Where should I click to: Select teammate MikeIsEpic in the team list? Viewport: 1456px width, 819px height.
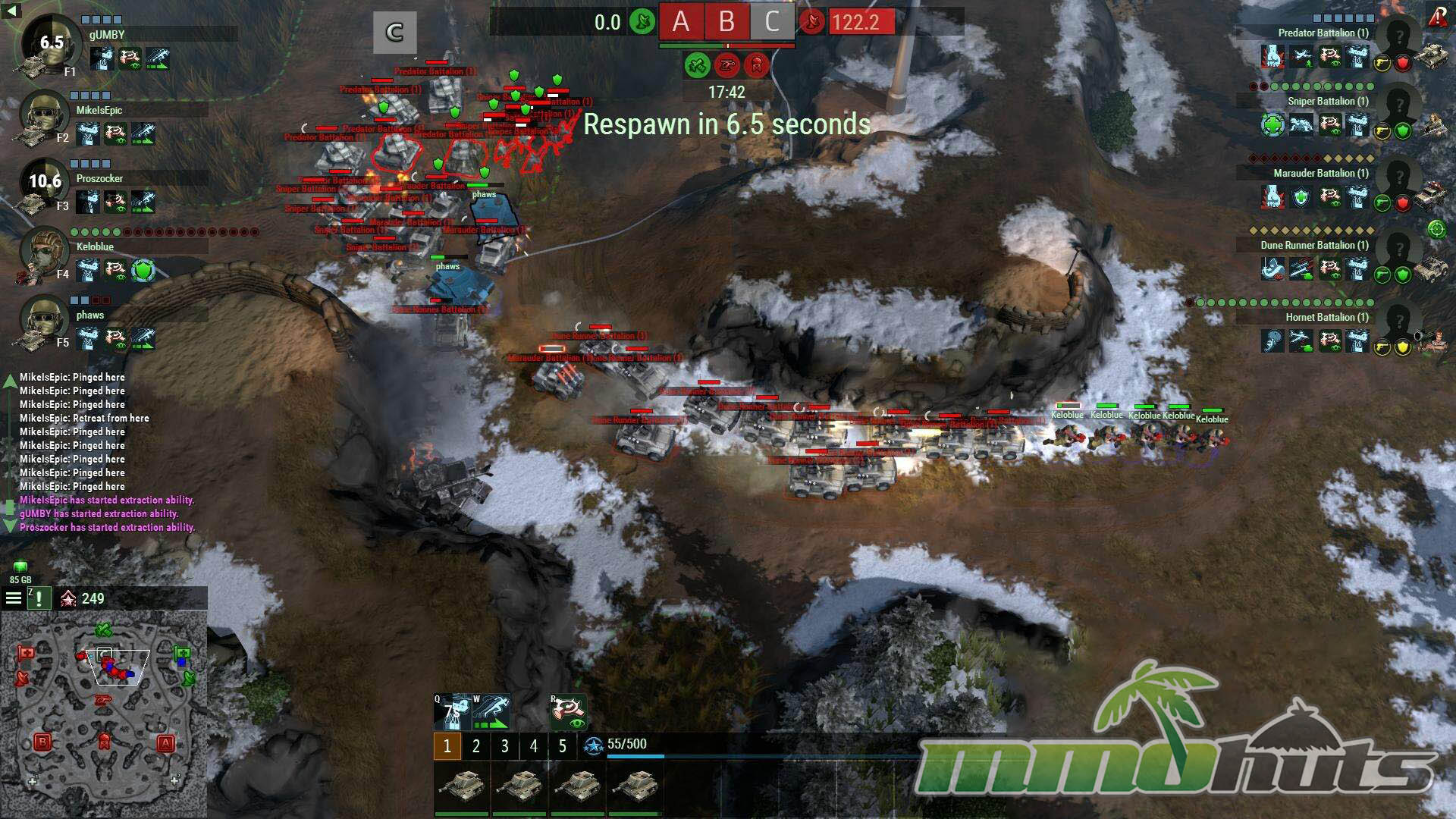[99, 110]
